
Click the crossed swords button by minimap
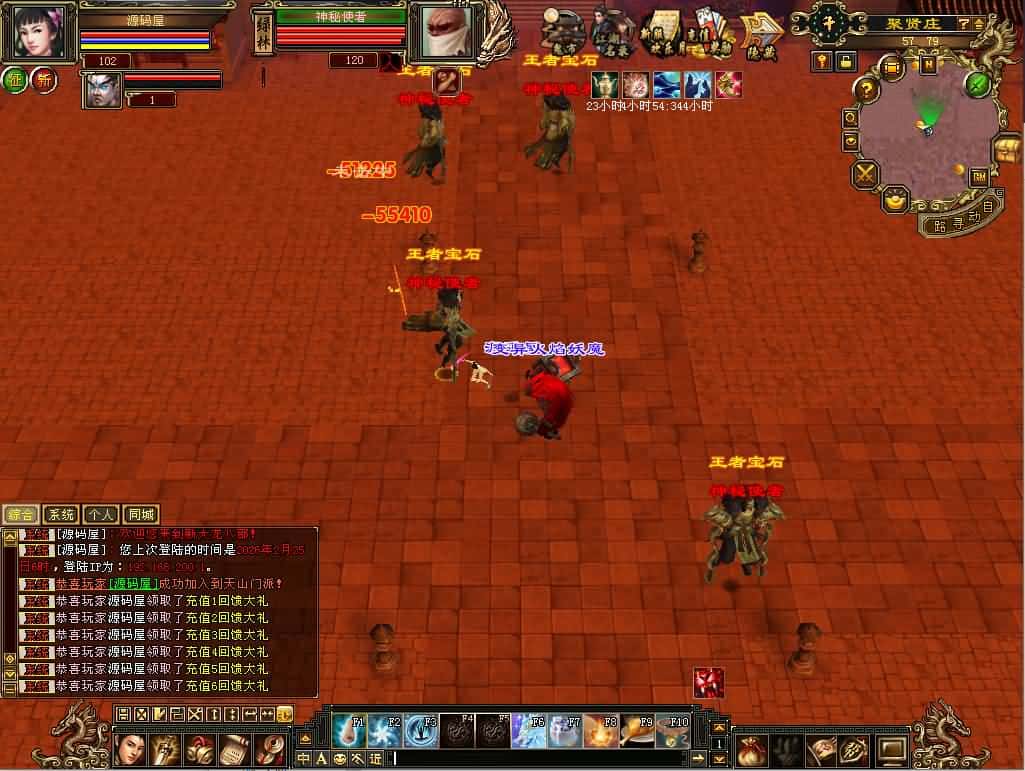(864, 175)
